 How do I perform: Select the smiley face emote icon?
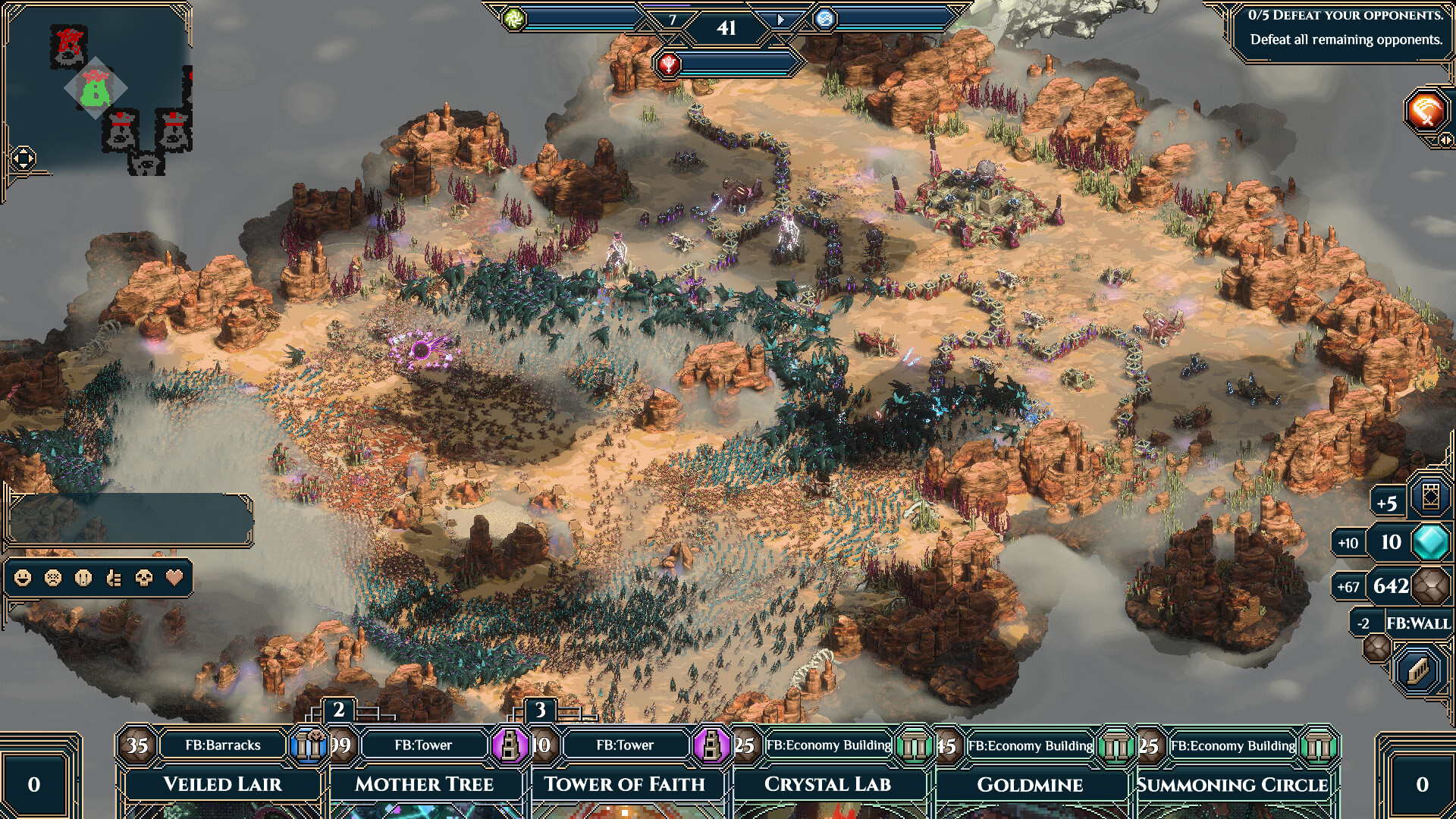[x=21, y=578]
